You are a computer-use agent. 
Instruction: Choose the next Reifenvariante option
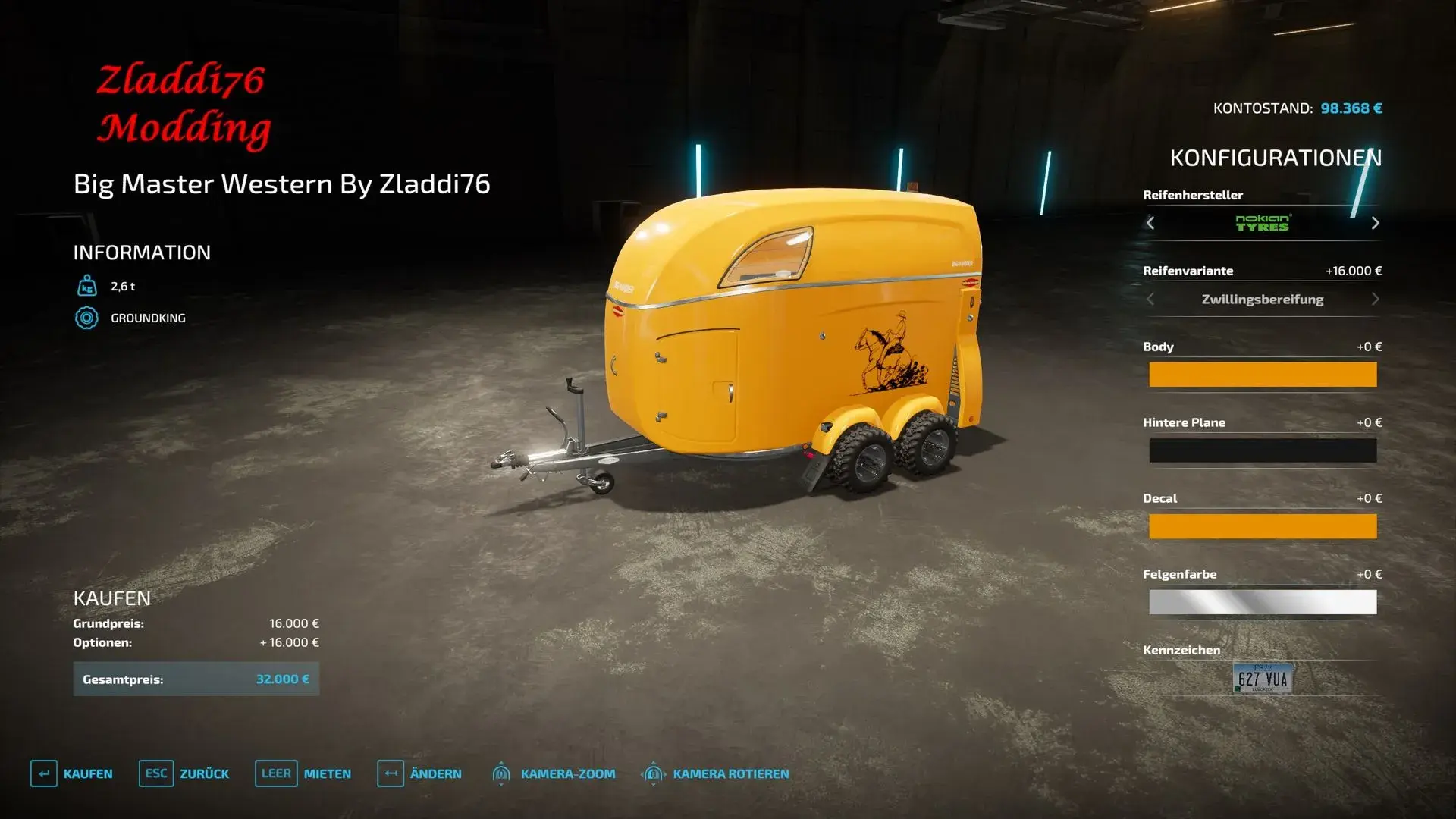pos(1375,299)
